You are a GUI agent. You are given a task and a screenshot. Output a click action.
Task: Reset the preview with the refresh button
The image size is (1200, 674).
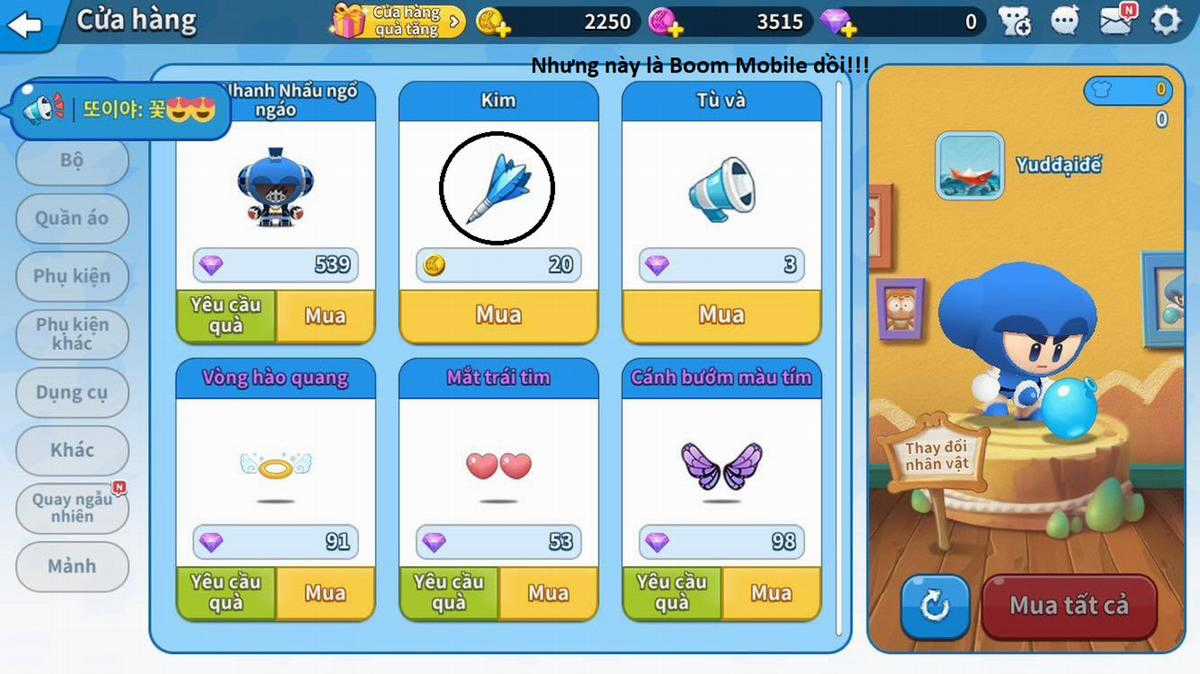[x=934, y=607]
